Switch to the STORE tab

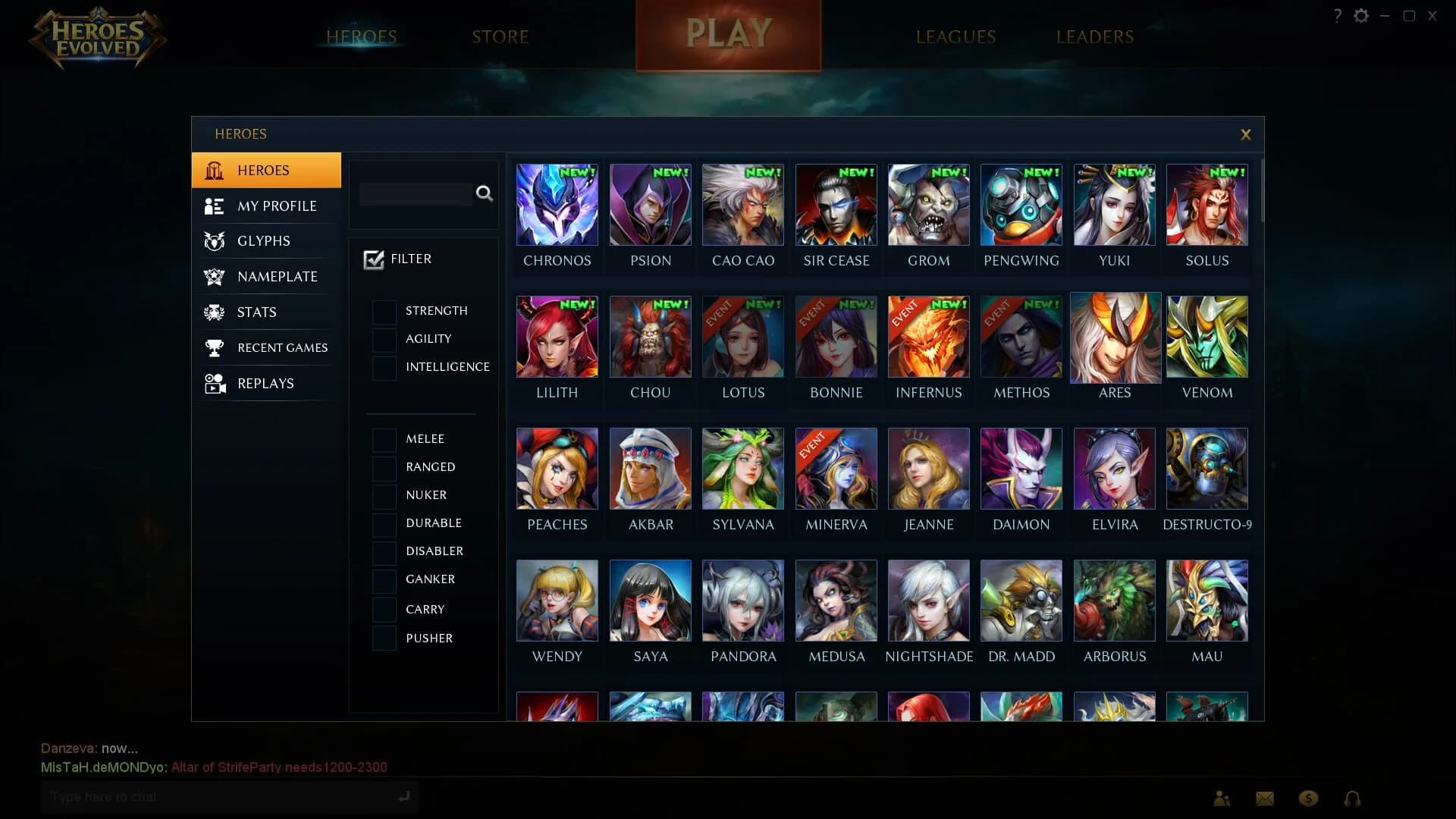[500, 36]
